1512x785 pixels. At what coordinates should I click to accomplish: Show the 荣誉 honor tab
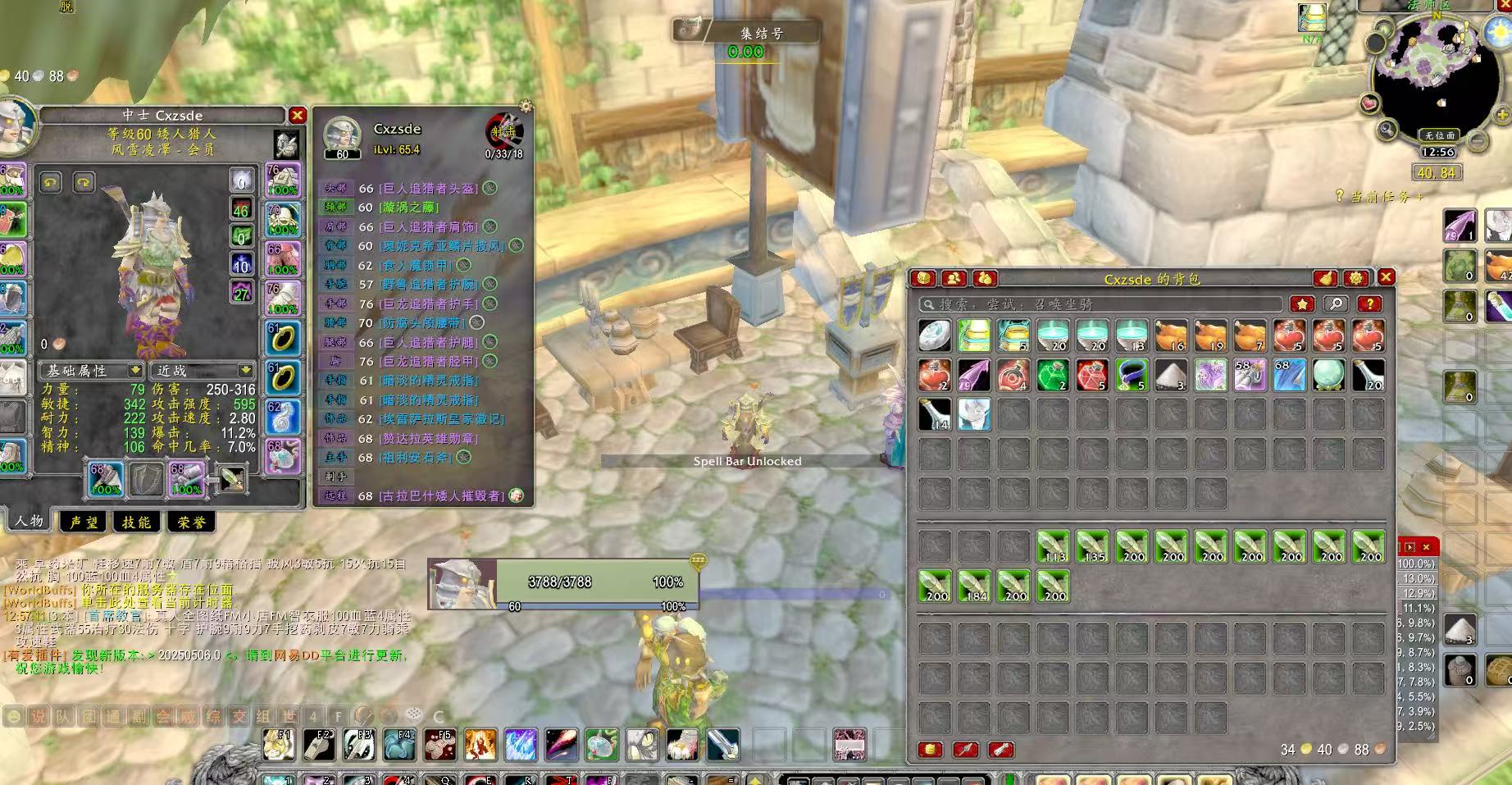(x=192, y=522)
